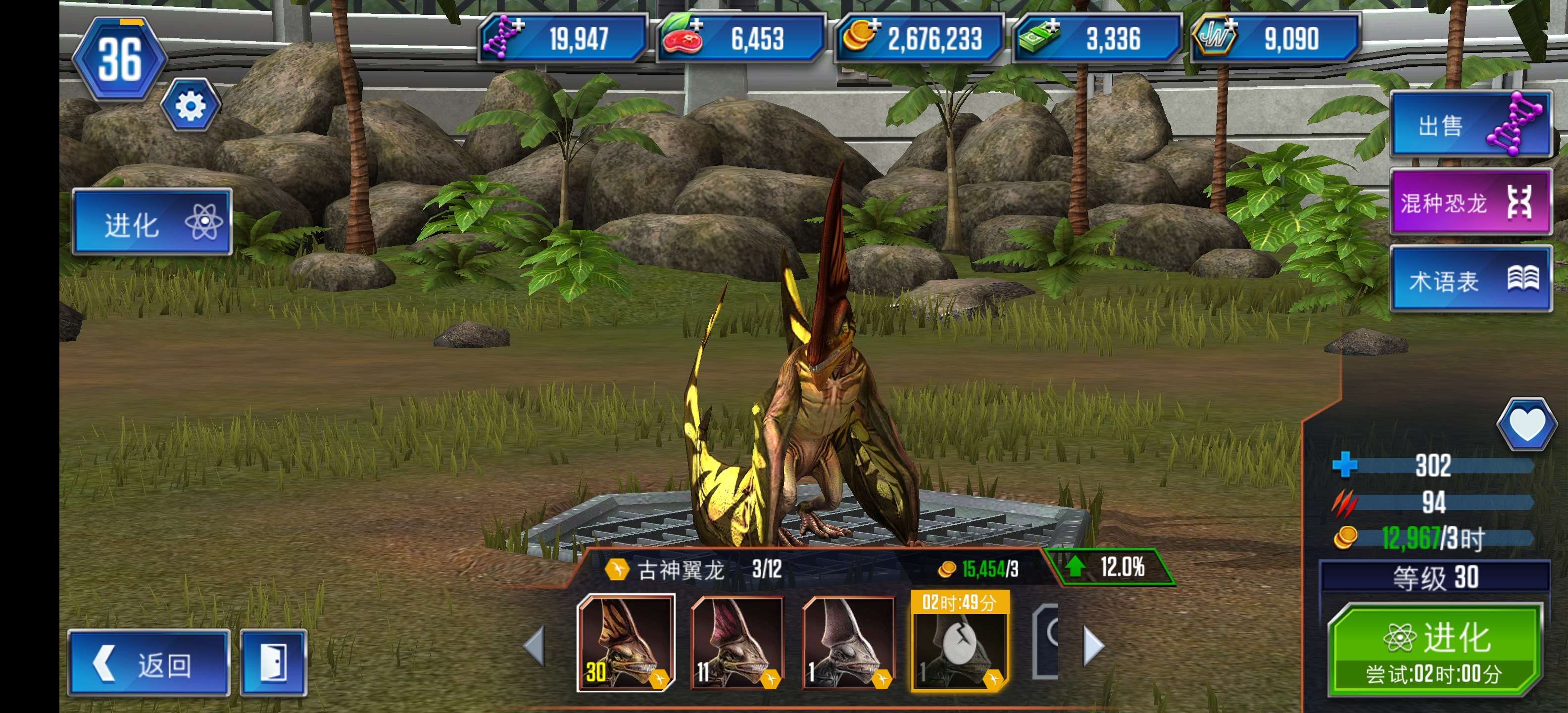Image resolution: width=1568 pixels, height=713 pixels.
Task: Select the level 11 pterosaur thumbnail
Action: click(737, 643)
